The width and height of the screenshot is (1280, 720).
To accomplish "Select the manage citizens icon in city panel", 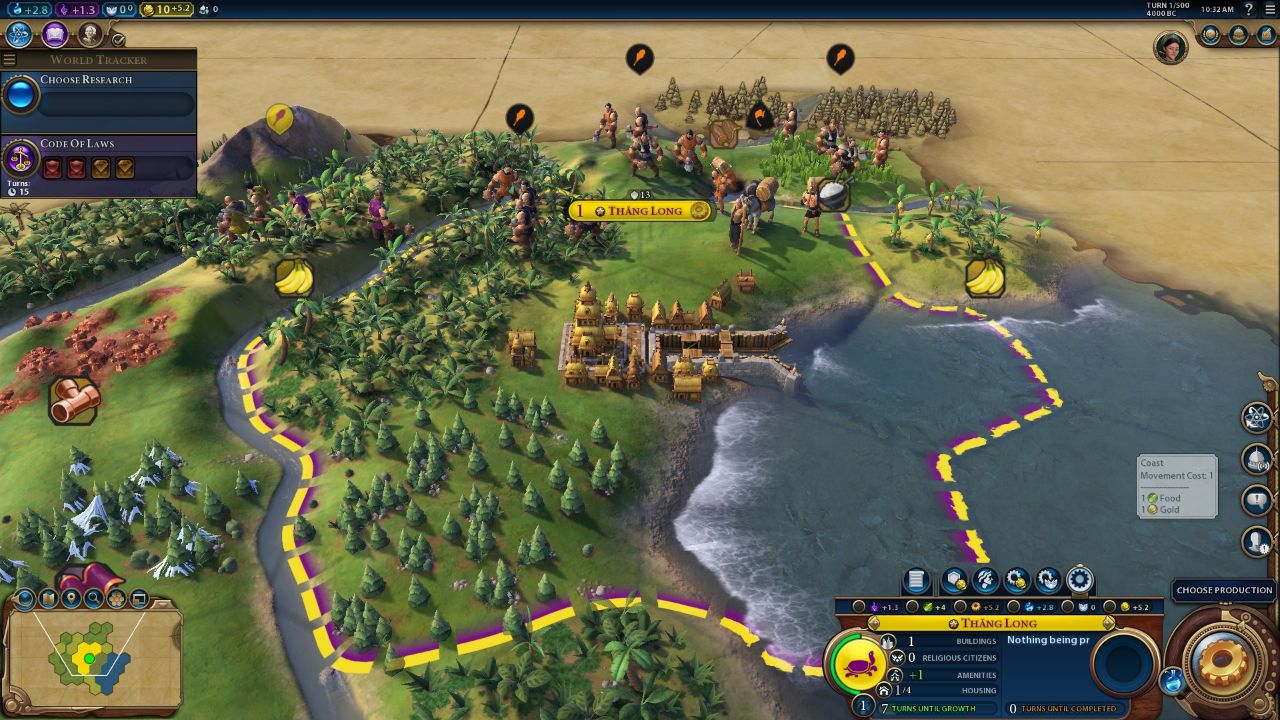I will [x=985, y=580].
